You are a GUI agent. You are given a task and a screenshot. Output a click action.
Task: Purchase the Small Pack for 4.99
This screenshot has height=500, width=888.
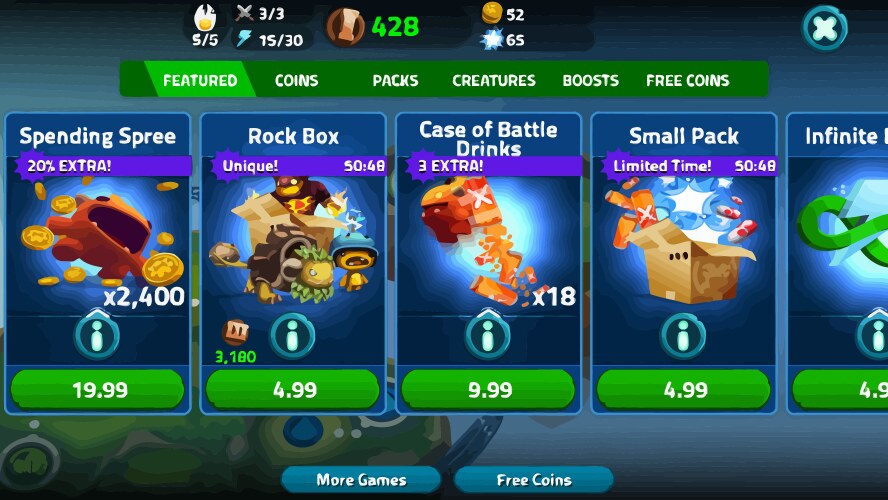(684, 389)
